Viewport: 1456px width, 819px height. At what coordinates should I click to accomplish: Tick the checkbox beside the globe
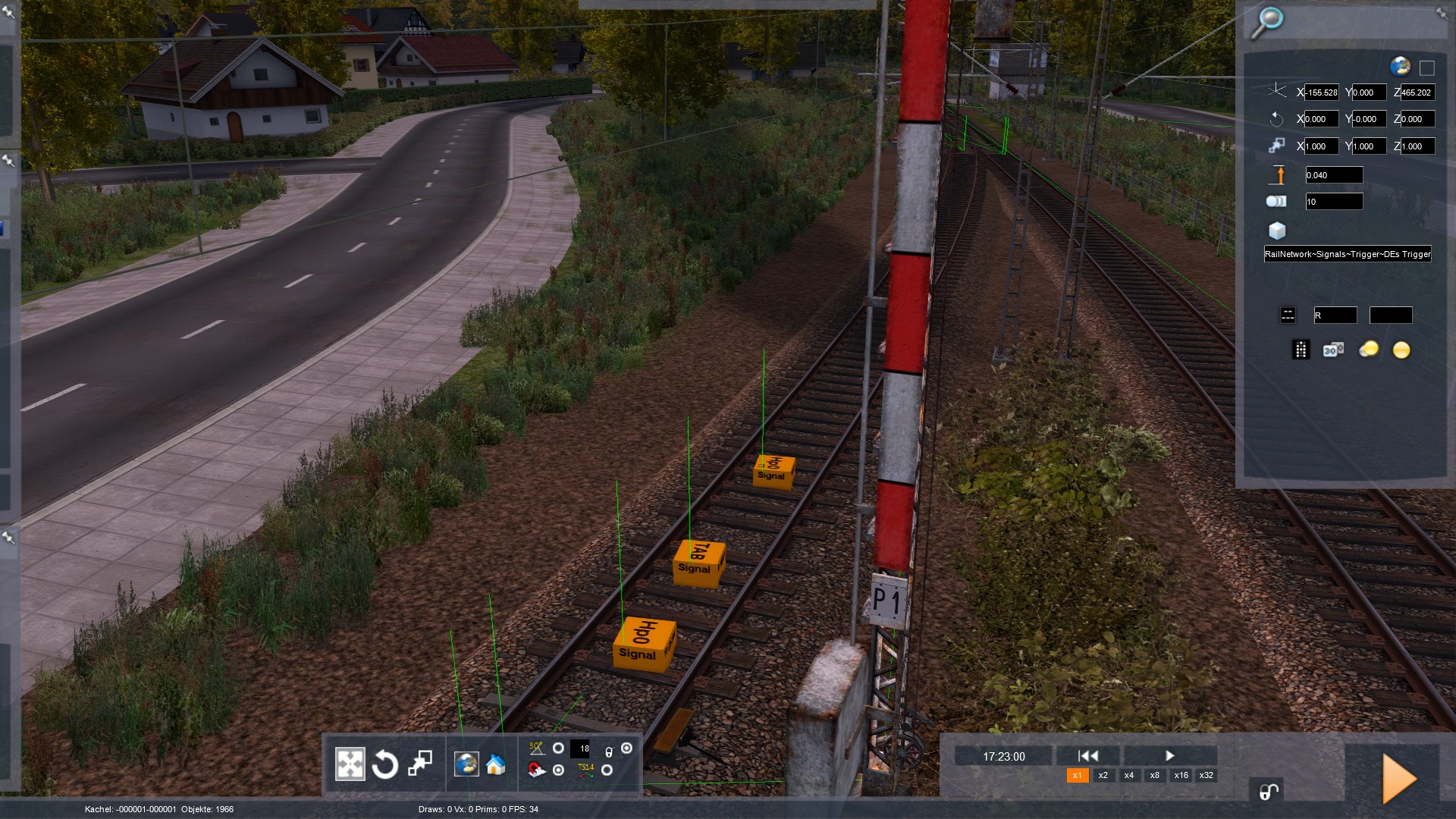(x=1426, y=68)
